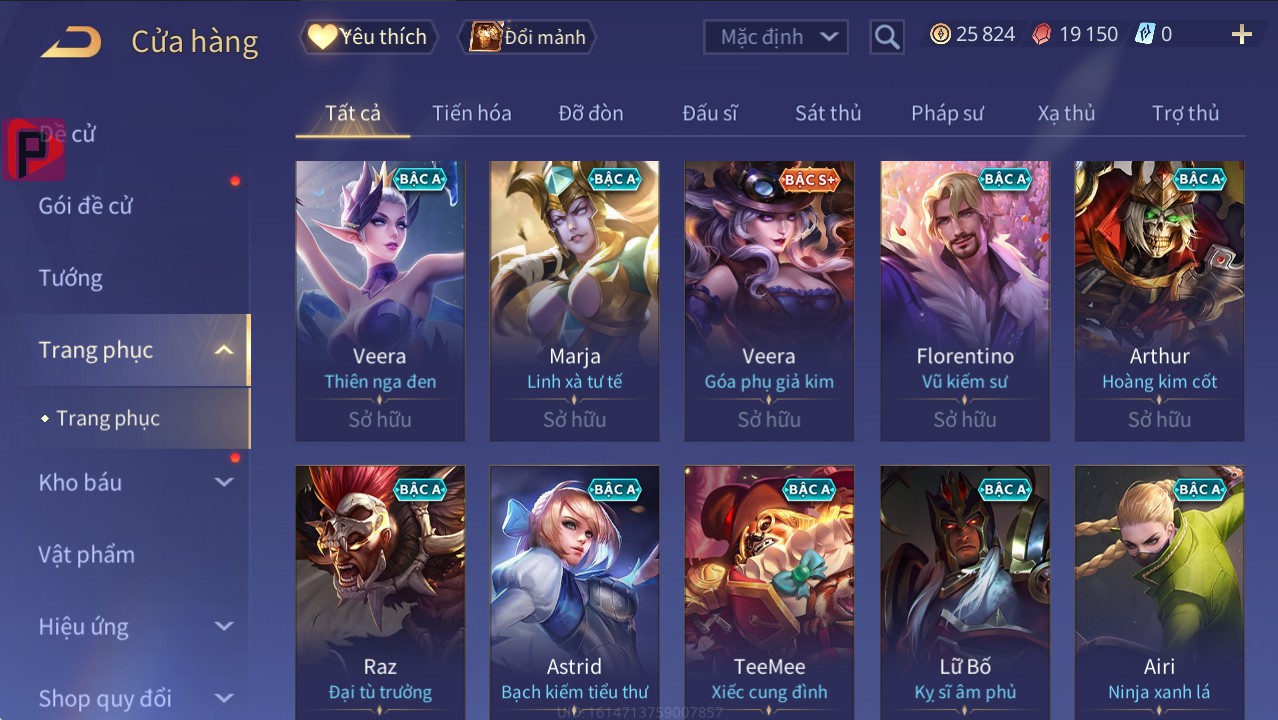Select the Sát thủ category tab
The image size is (1278, 720).
point(827,113)
